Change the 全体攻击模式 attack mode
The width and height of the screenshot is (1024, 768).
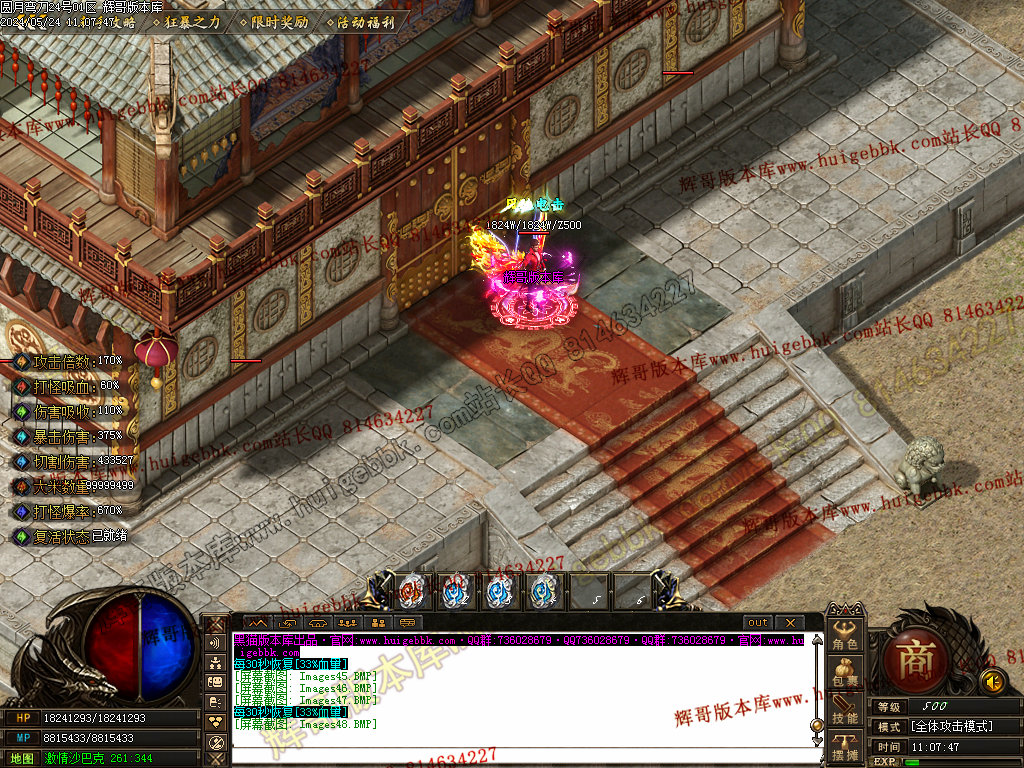(950, 726)
